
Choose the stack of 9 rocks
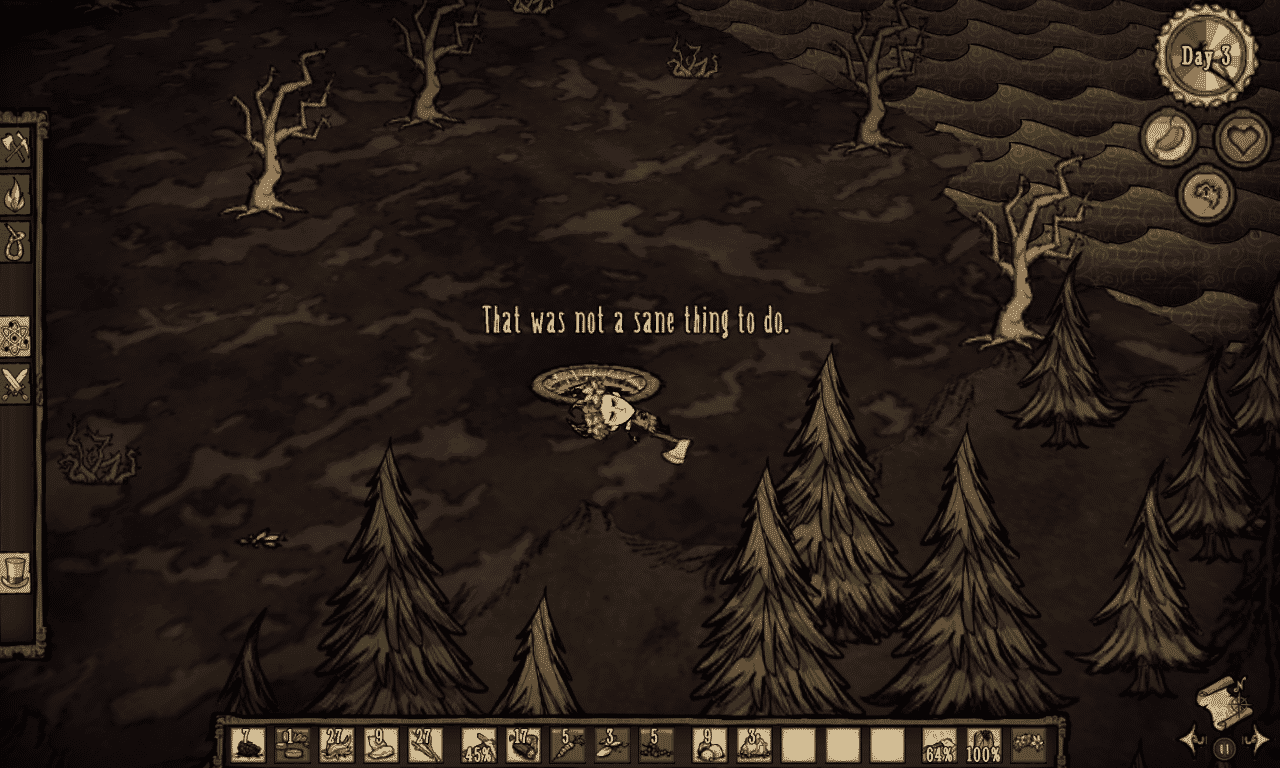(x=709, y=745)
